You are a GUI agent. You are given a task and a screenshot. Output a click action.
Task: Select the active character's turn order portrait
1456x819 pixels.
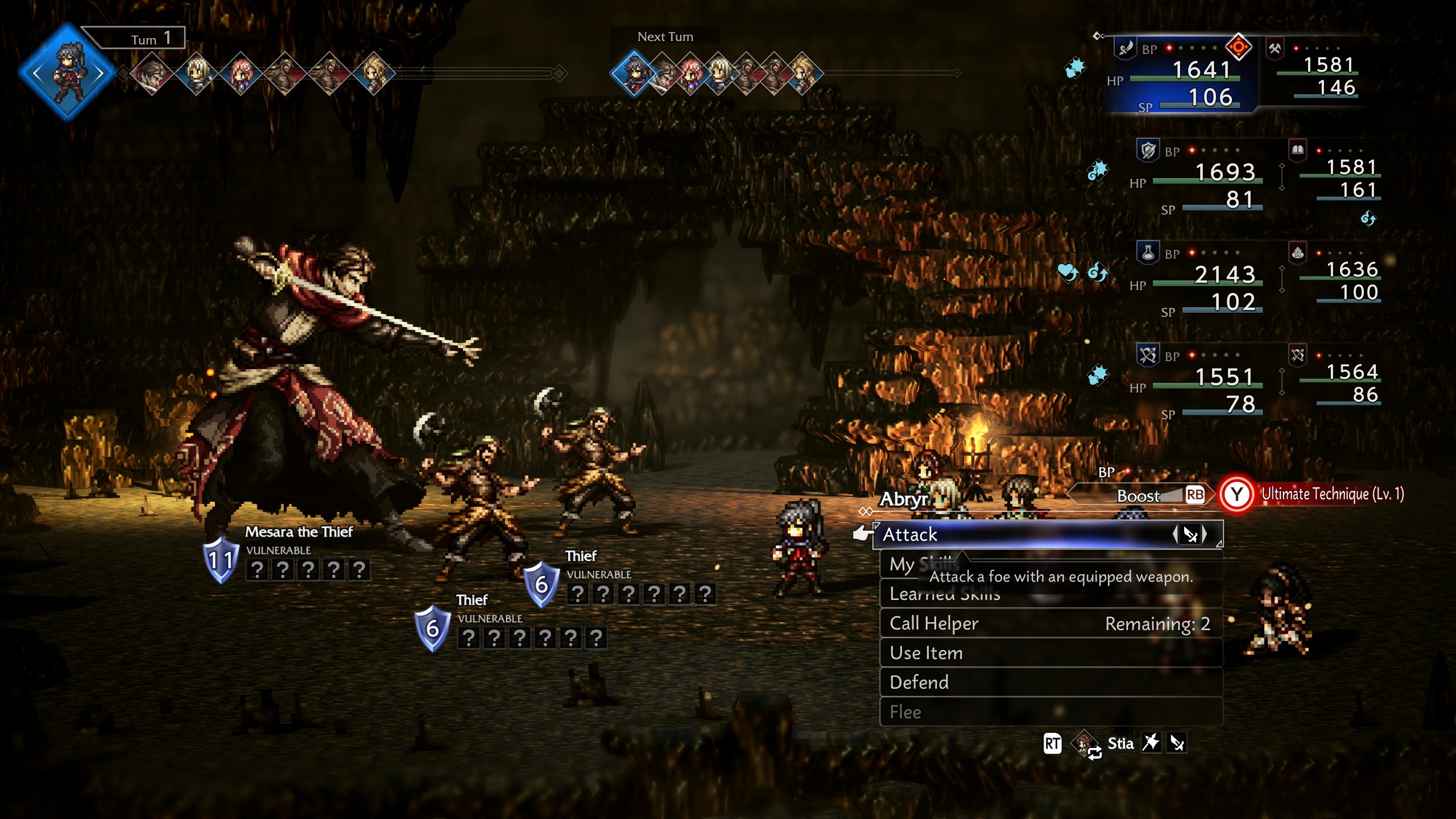[67, 72]
